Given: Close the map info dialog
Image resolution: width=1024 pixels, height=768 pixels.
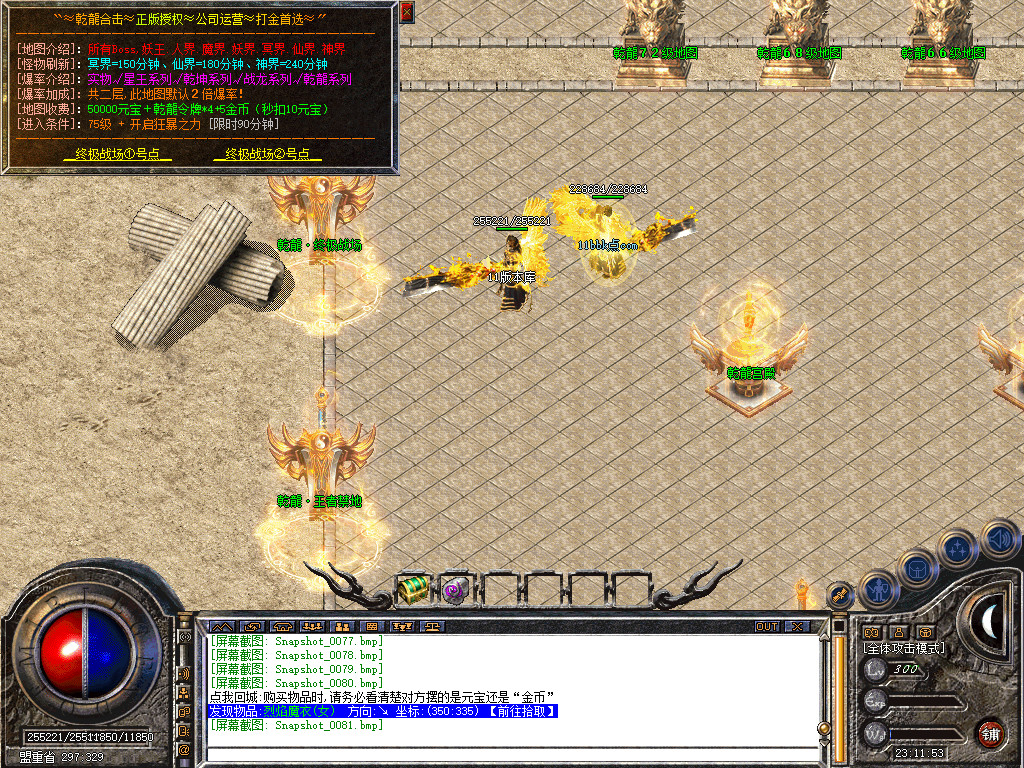Looking at the screenshot, I should (x=406, y=12).
